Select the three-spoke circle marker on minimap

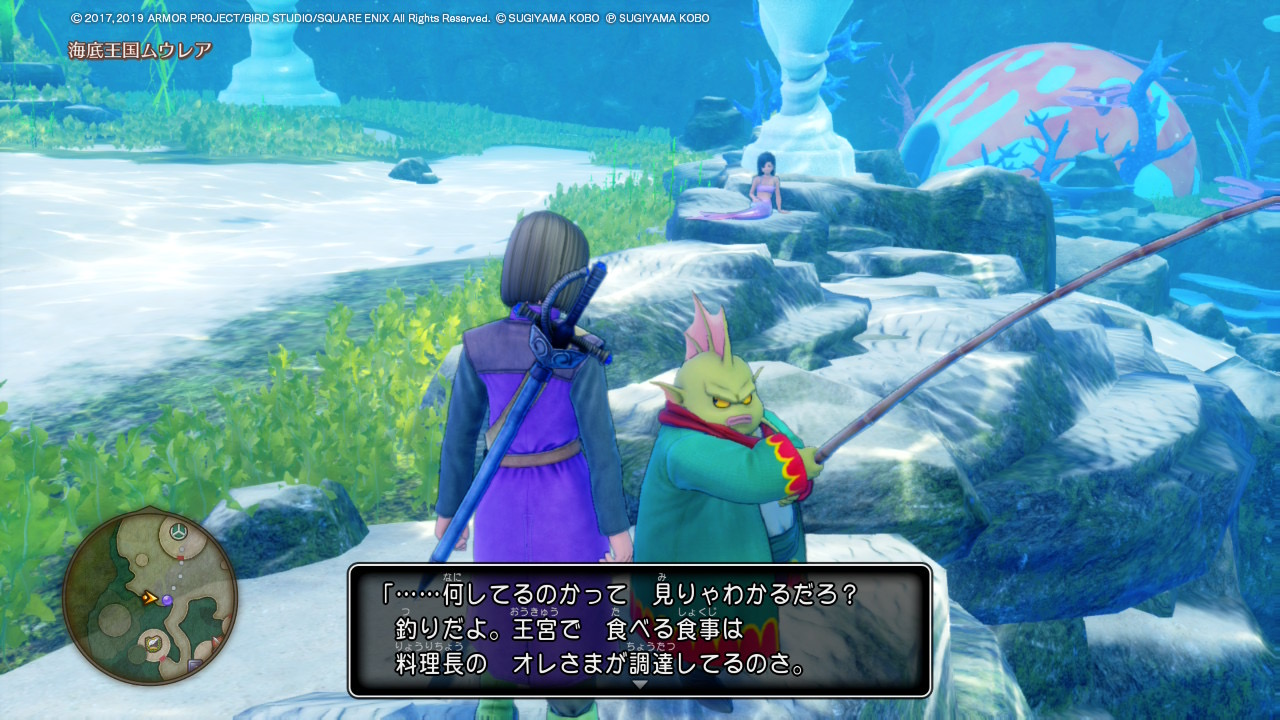click(178, 530)
